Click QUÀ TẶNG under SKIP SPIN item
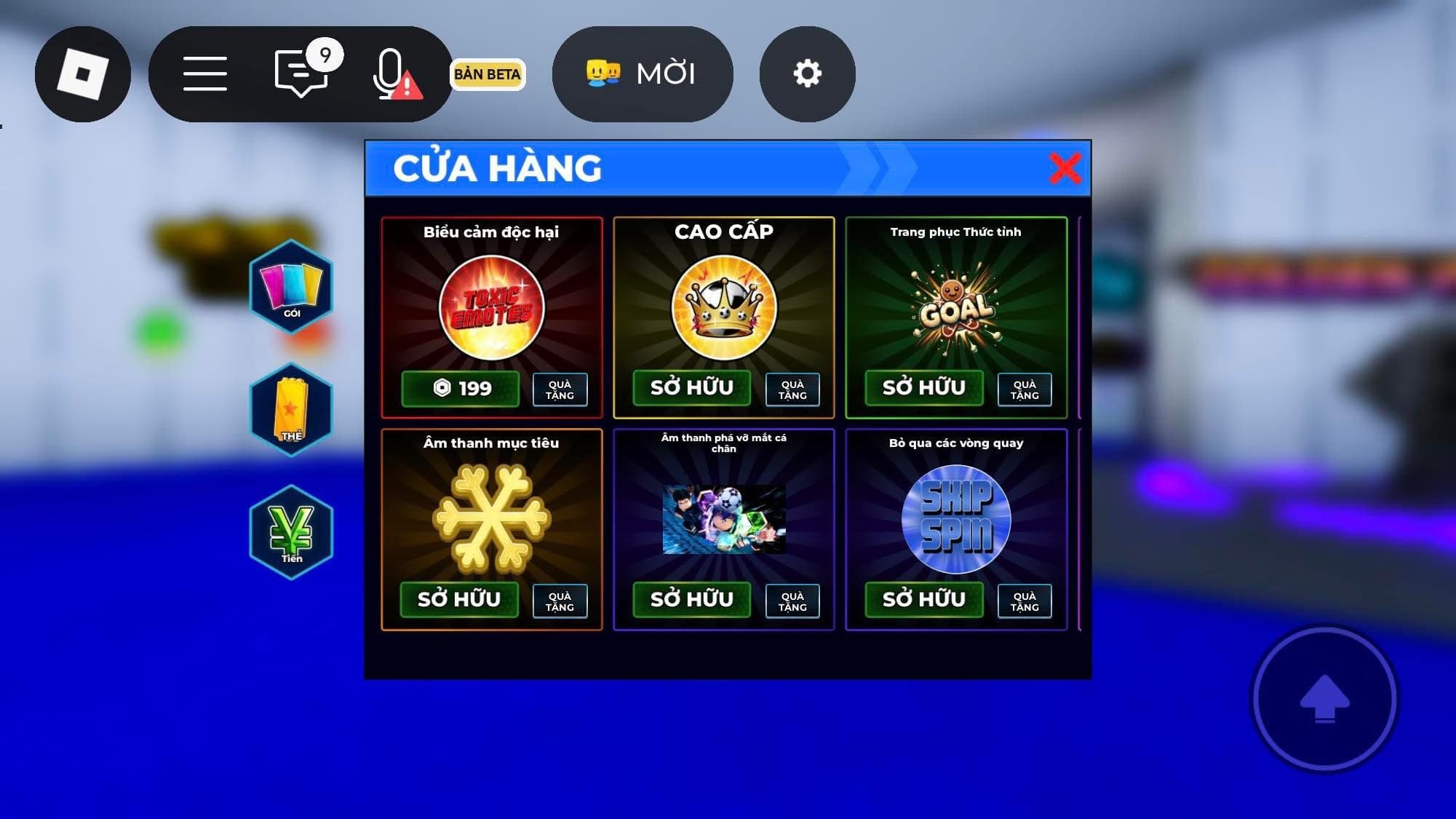 pos(1025,601)
